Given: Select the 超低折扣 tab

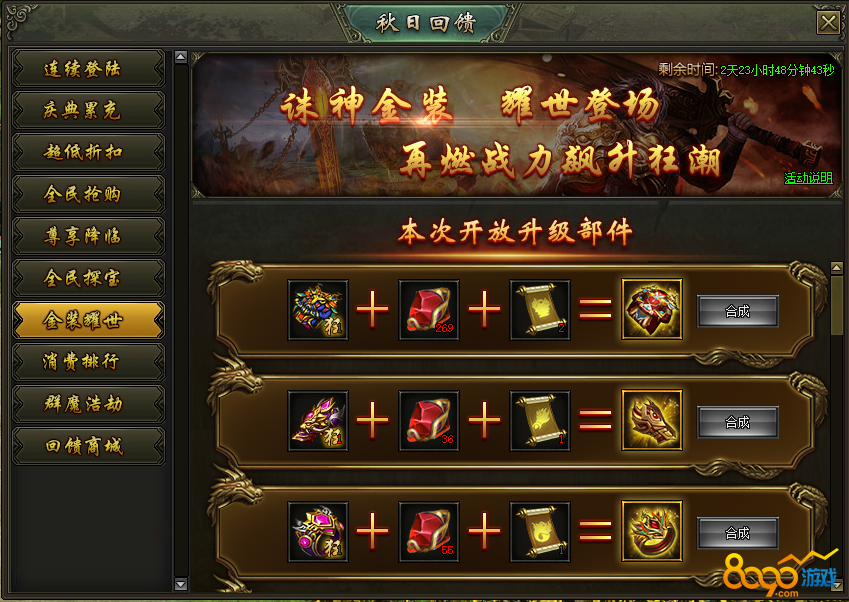Looking at the screenshot, I should coord(87,152).
